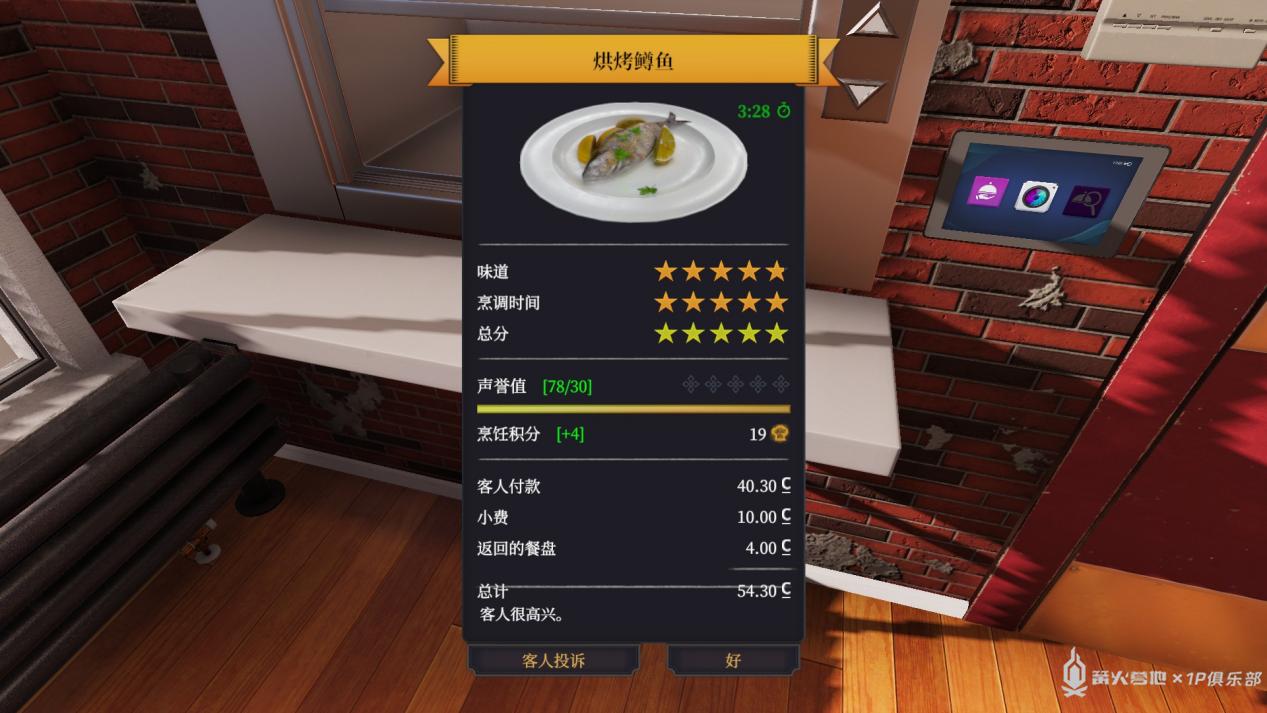Confirm the result with the 好 button

(733, 660)
